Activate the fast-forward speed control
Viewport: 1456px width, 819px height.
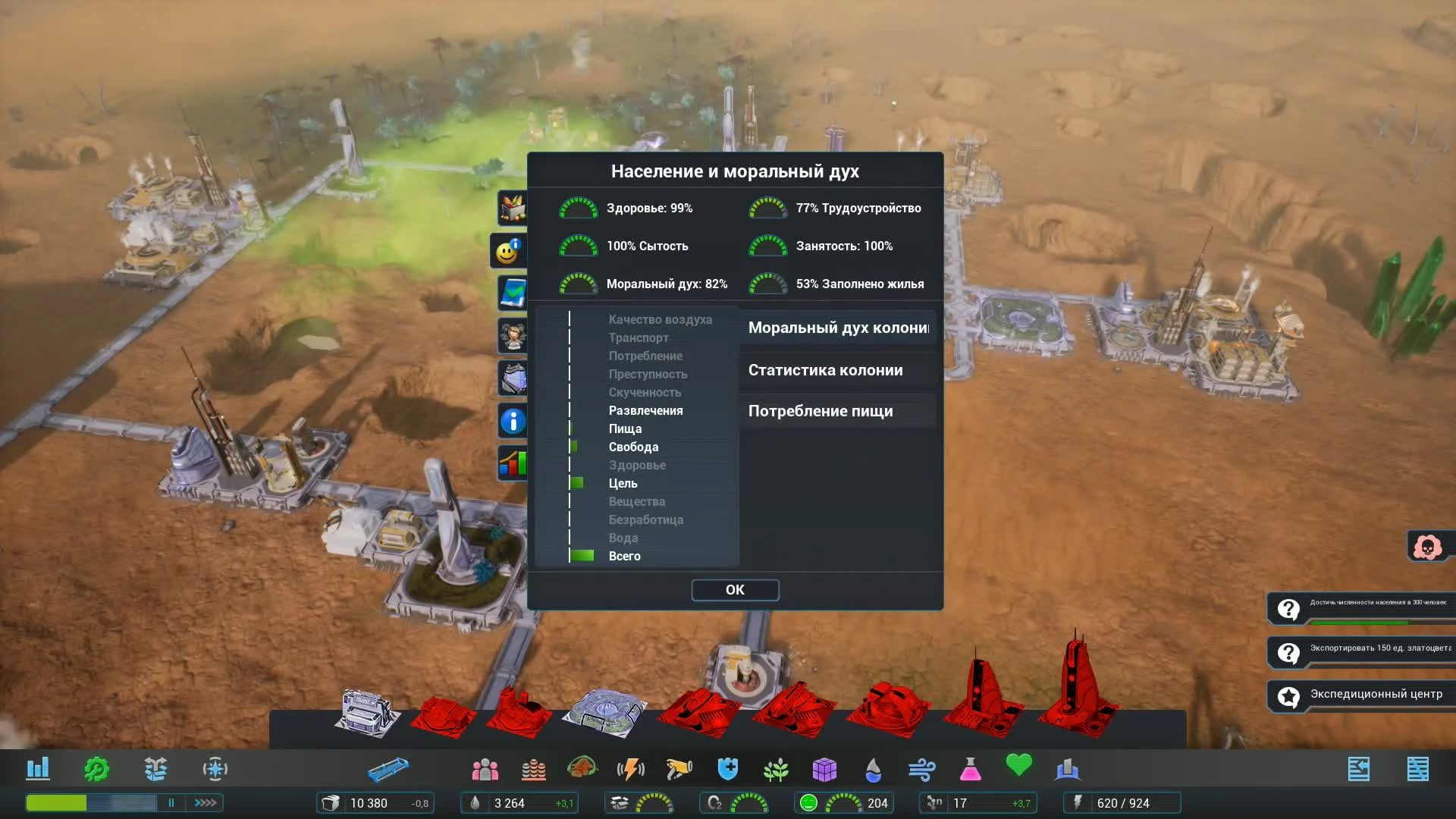(x=203, y=802)
